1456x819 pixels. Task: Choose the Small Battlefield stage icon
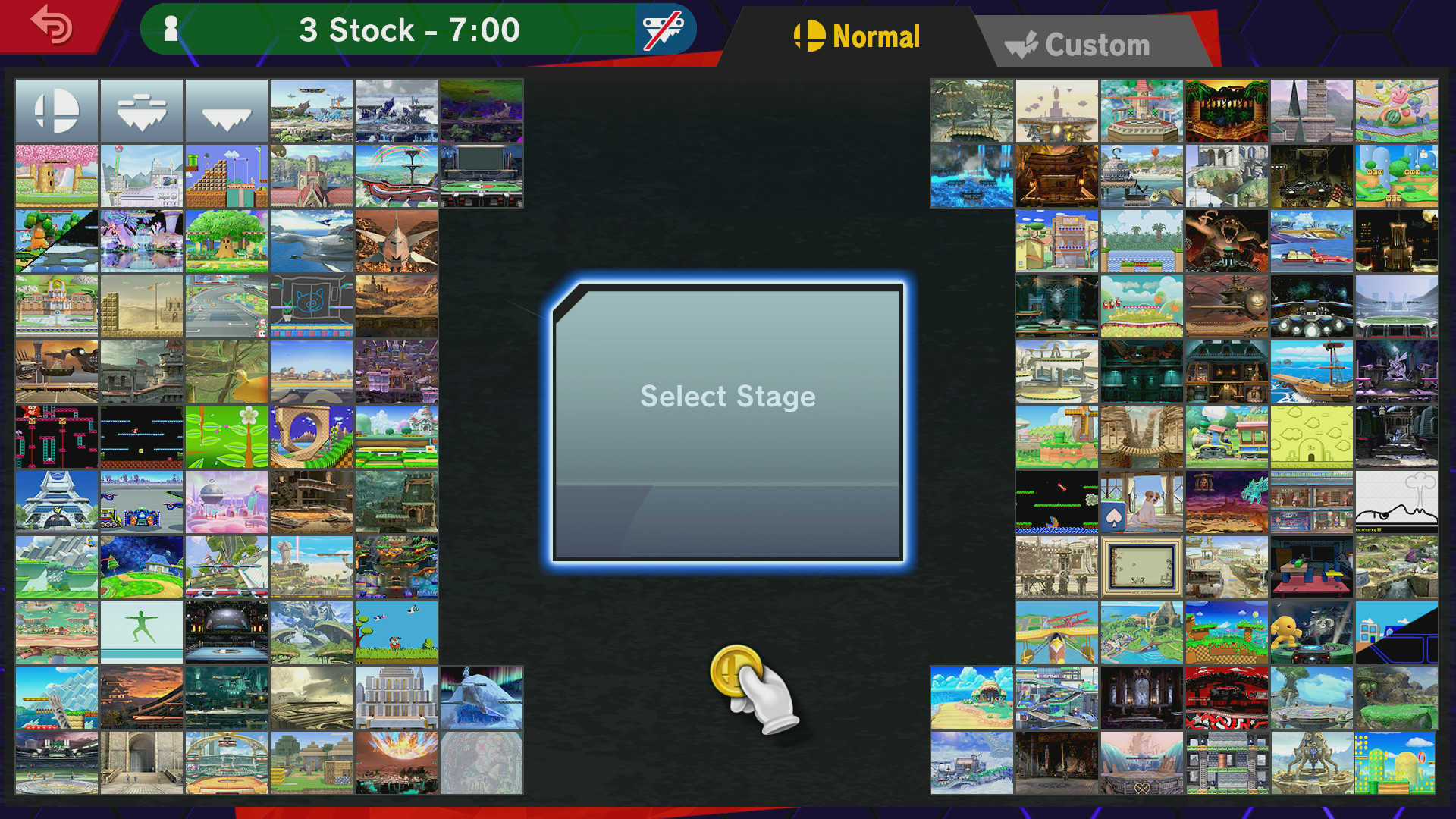(142, 110)
